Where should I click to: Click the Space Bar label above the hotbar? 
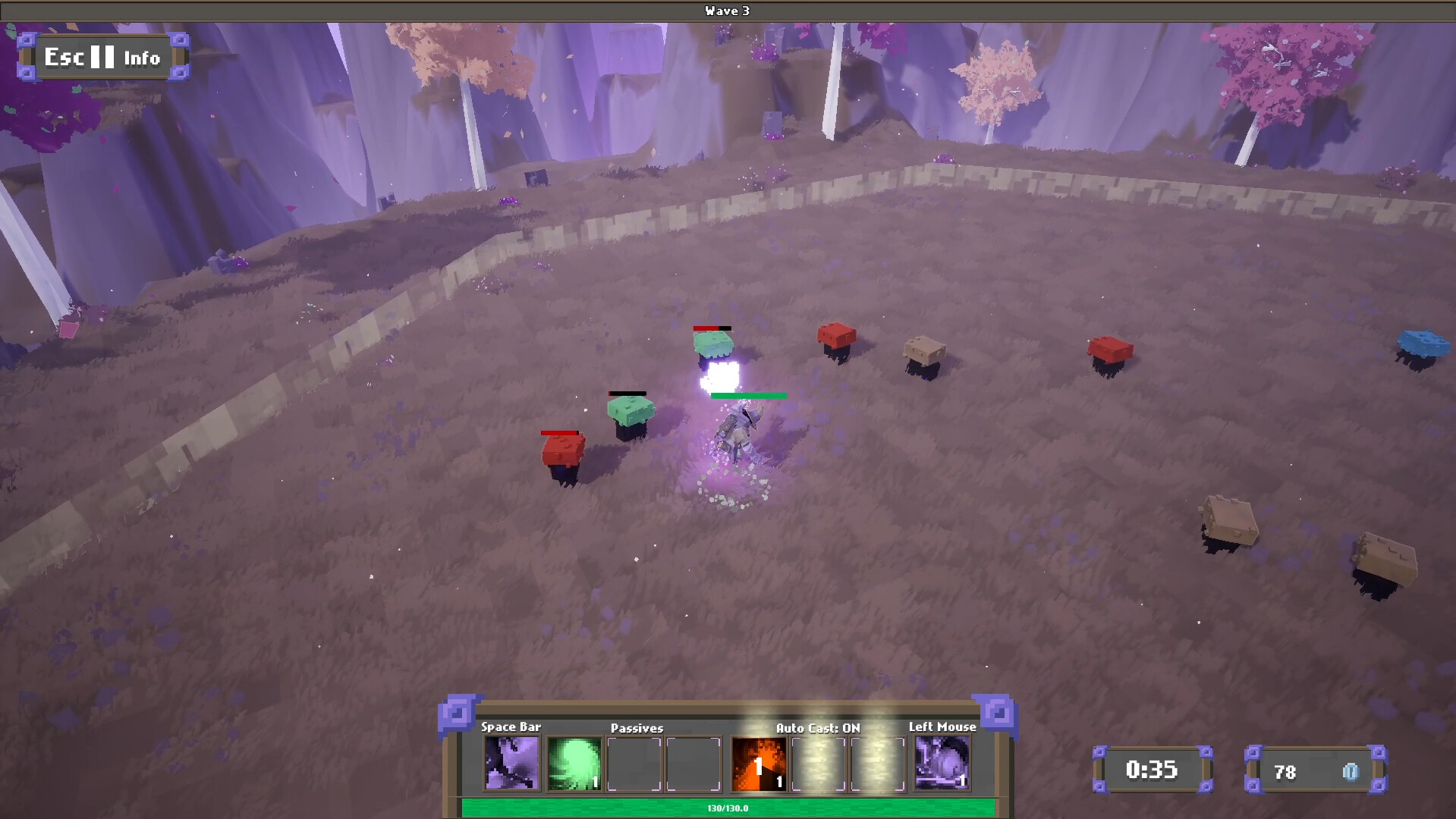[510, 726]
